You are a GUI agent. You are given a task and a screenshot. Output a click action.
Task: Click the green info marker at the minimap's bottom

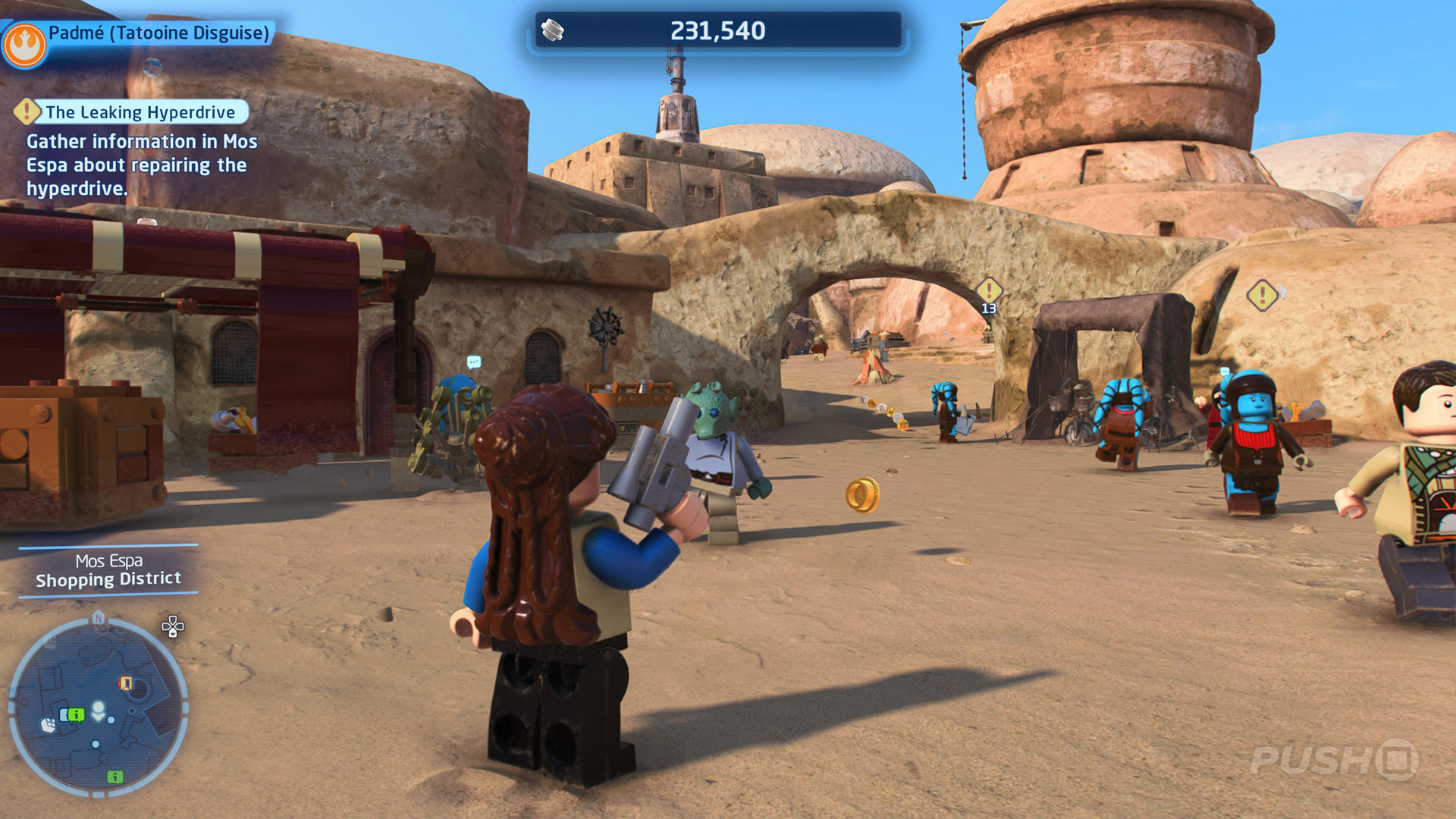coord(115,777)
